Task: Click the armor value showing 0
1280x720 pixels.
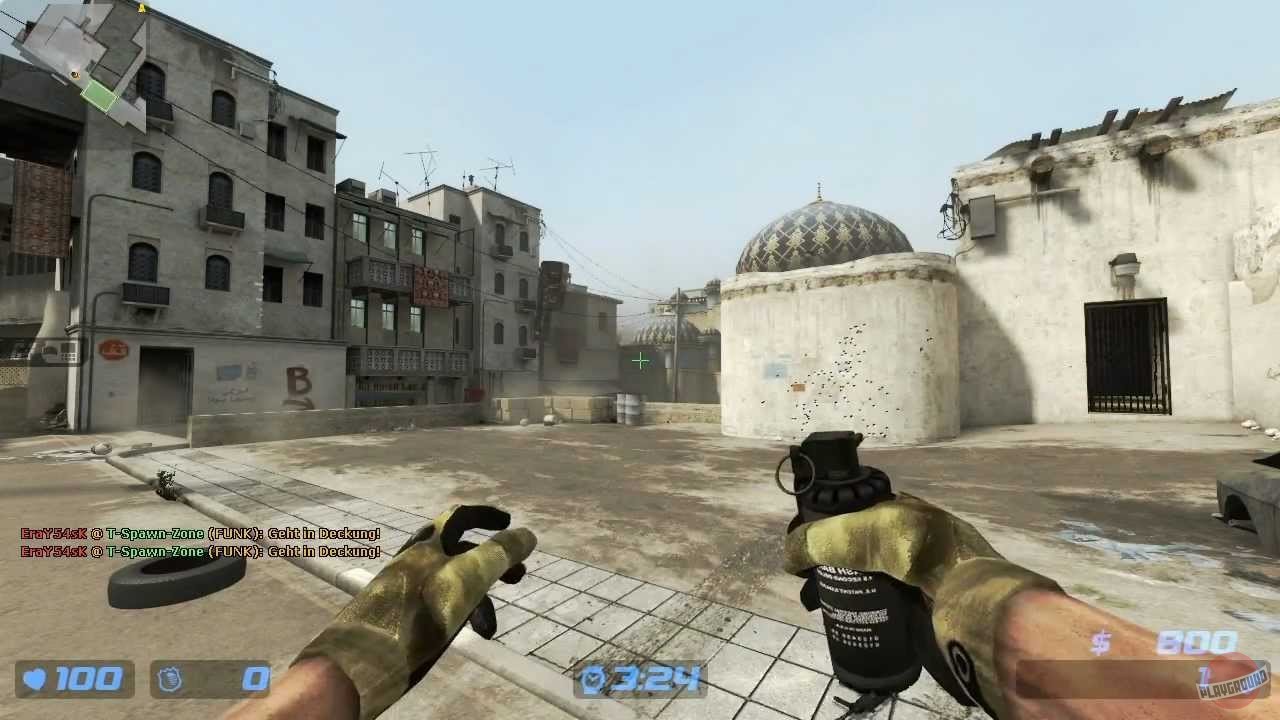Action: [253, 680]
